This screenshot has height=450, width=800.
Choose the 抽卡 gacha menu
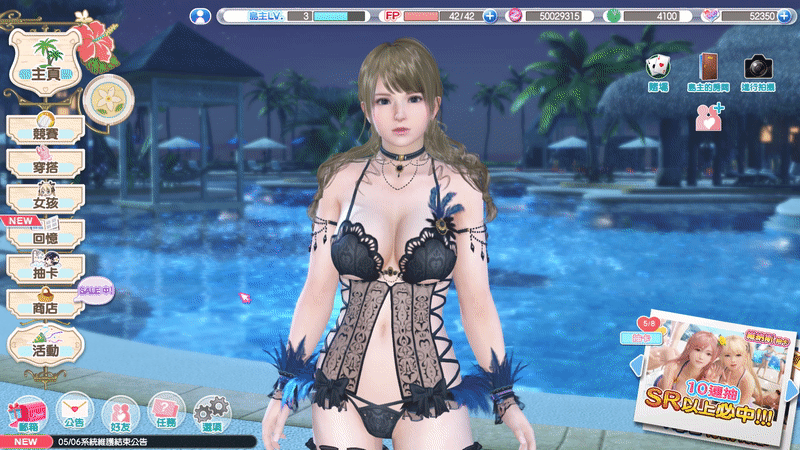pyautogui.click(x=45, y=268)
